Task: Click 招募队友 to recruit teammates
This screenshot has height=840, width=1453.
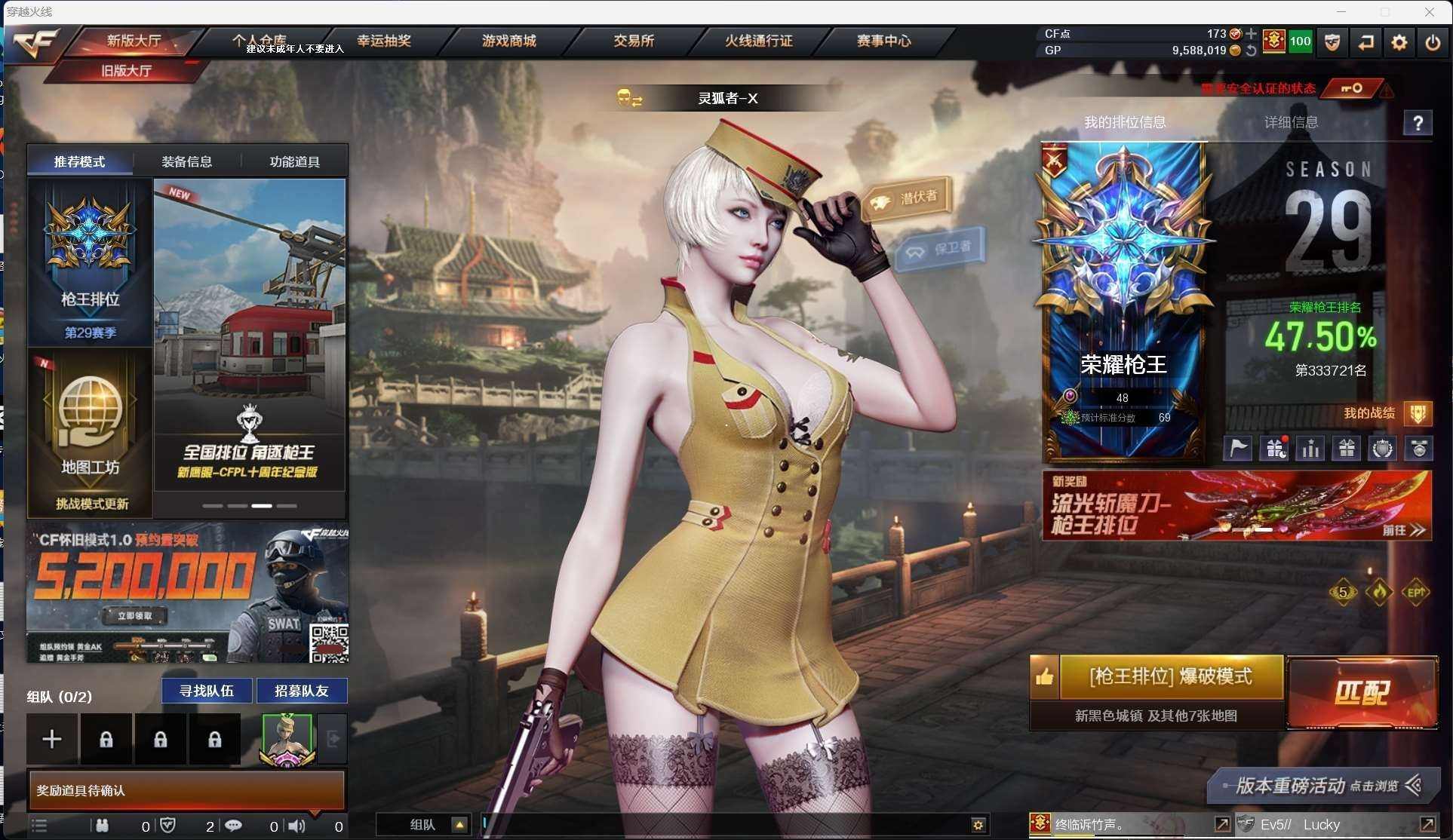Action: coord(302,691)
